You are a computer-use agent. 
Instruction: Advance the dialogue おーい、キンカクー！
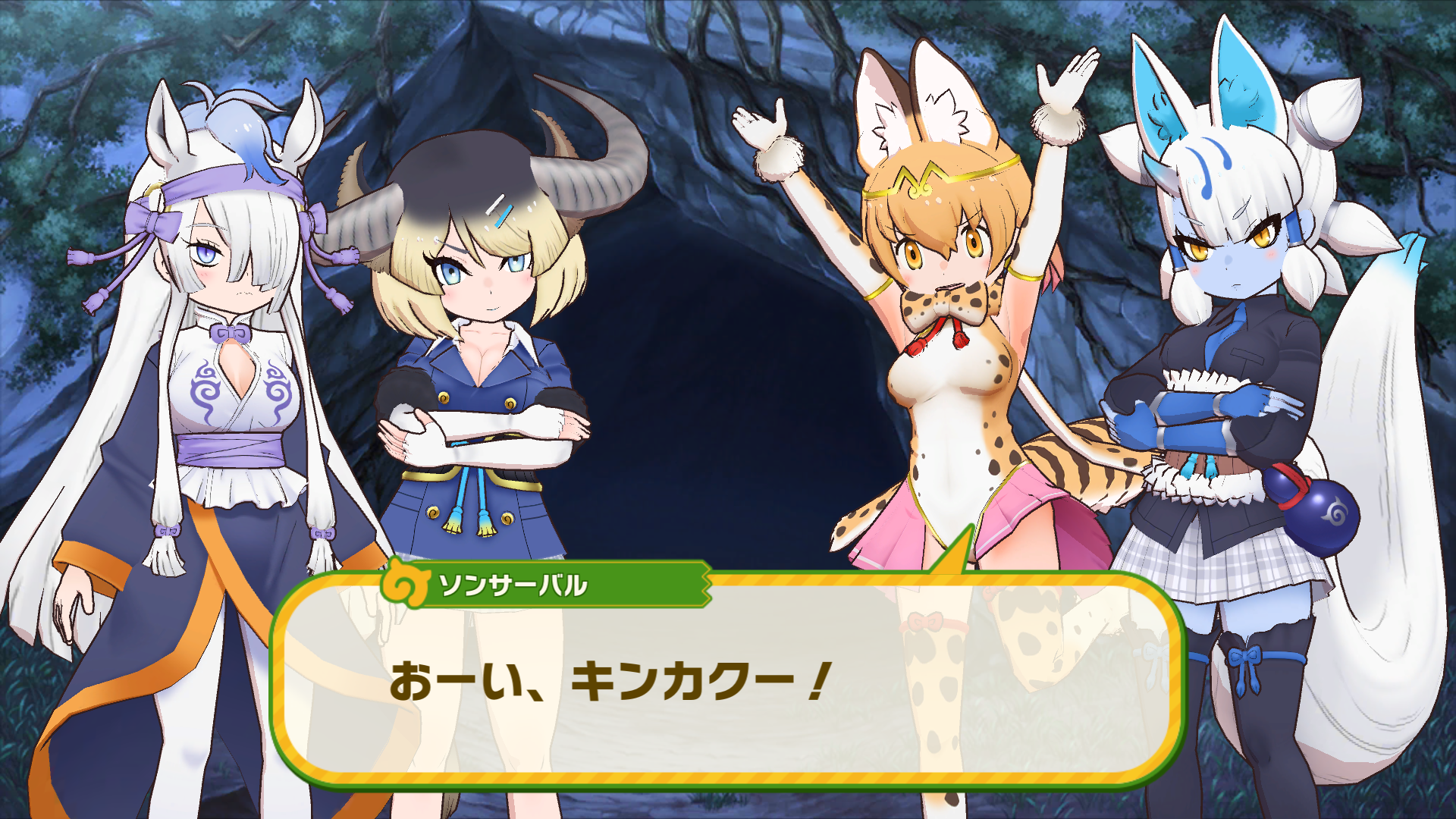607,679
